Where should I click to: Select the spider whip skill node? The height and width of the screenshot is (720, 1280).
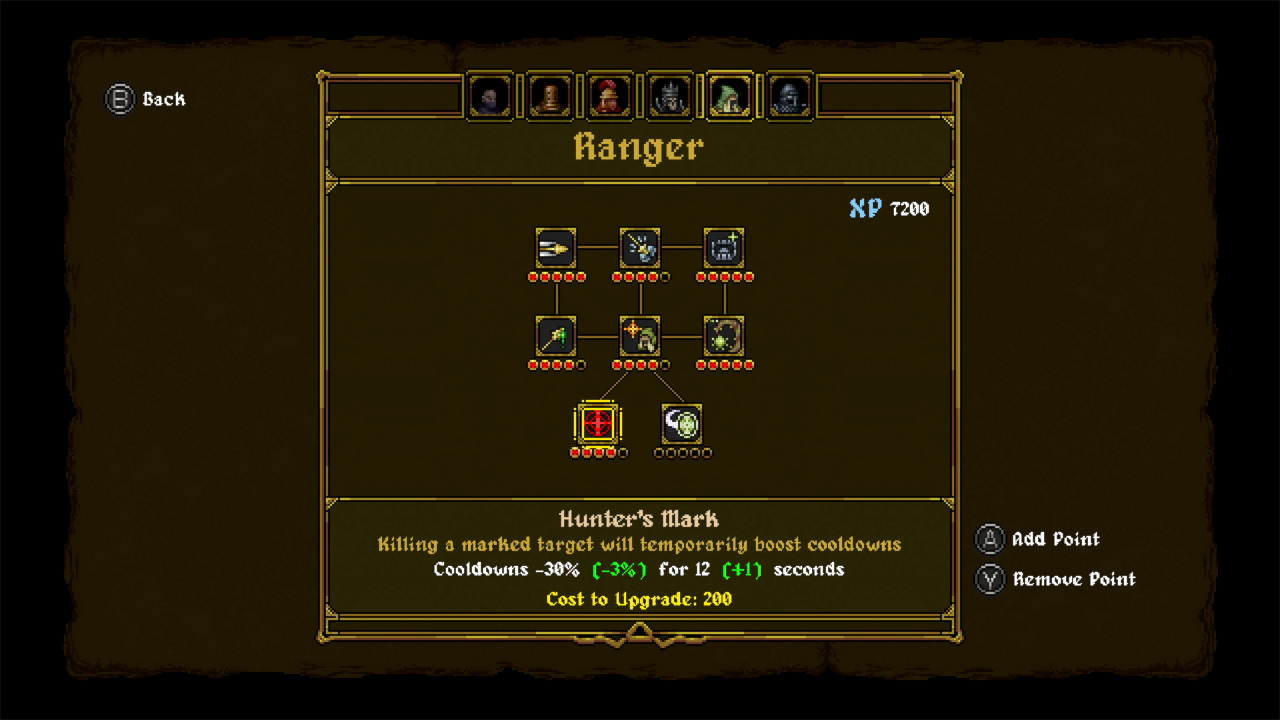pyautogui.click(x=724, y=338)
